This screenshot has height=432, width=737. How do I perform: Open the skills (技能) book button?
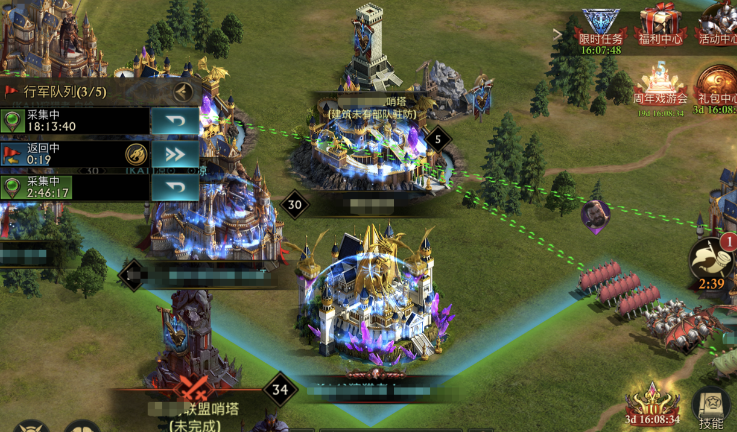point(711,405)
